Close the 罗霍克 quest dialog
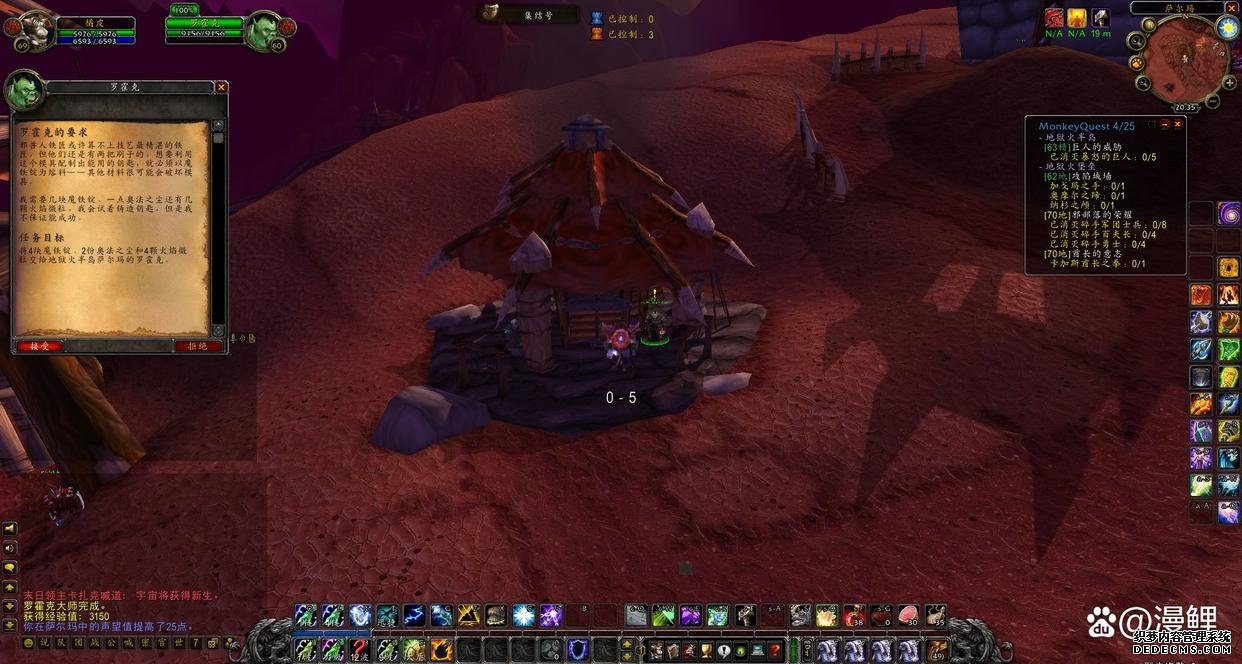The width and height of the screenshot is (1242, 664). coord(221,87)
